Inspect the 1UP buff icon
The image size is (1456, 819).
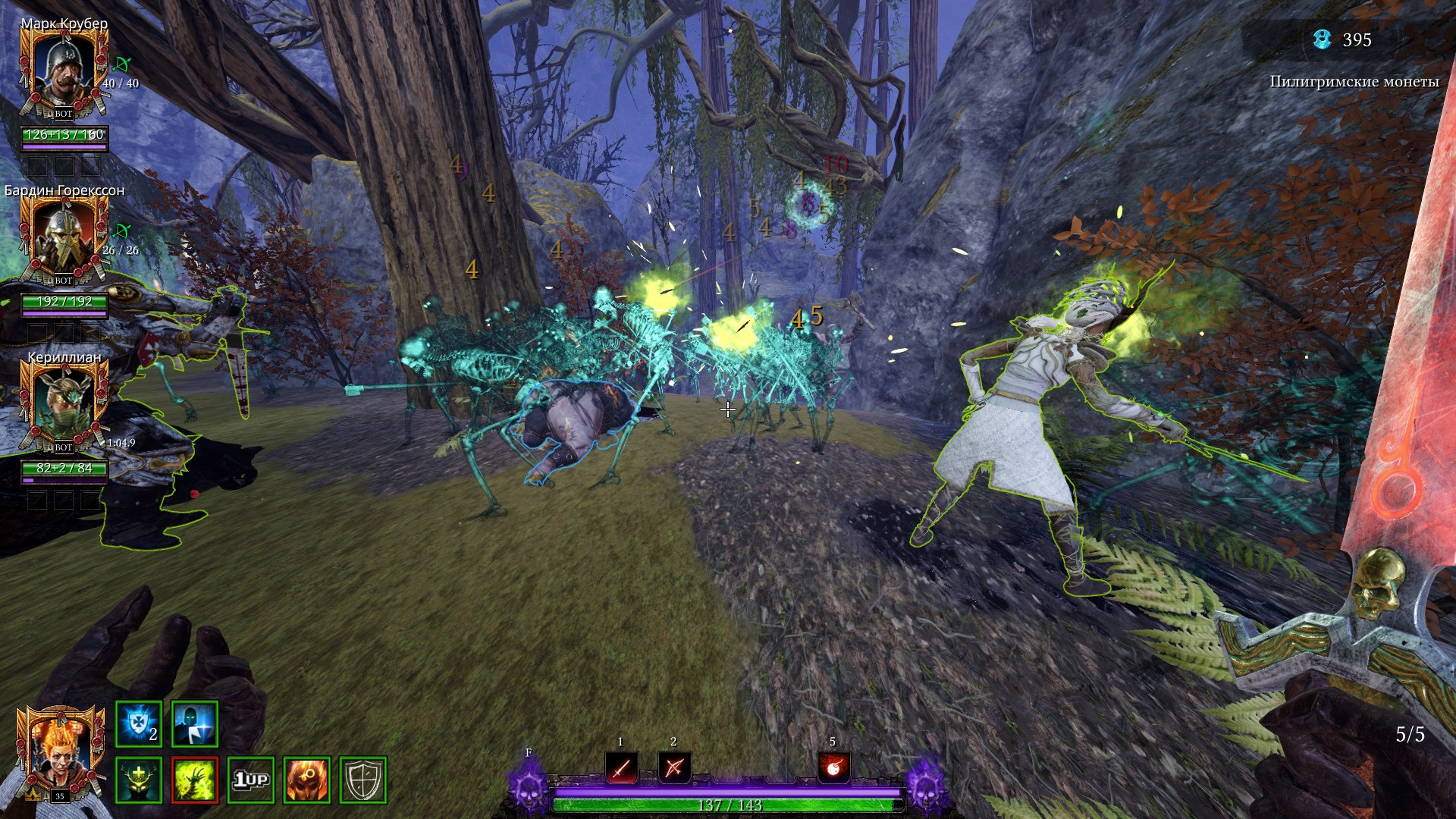pos(251,780)
